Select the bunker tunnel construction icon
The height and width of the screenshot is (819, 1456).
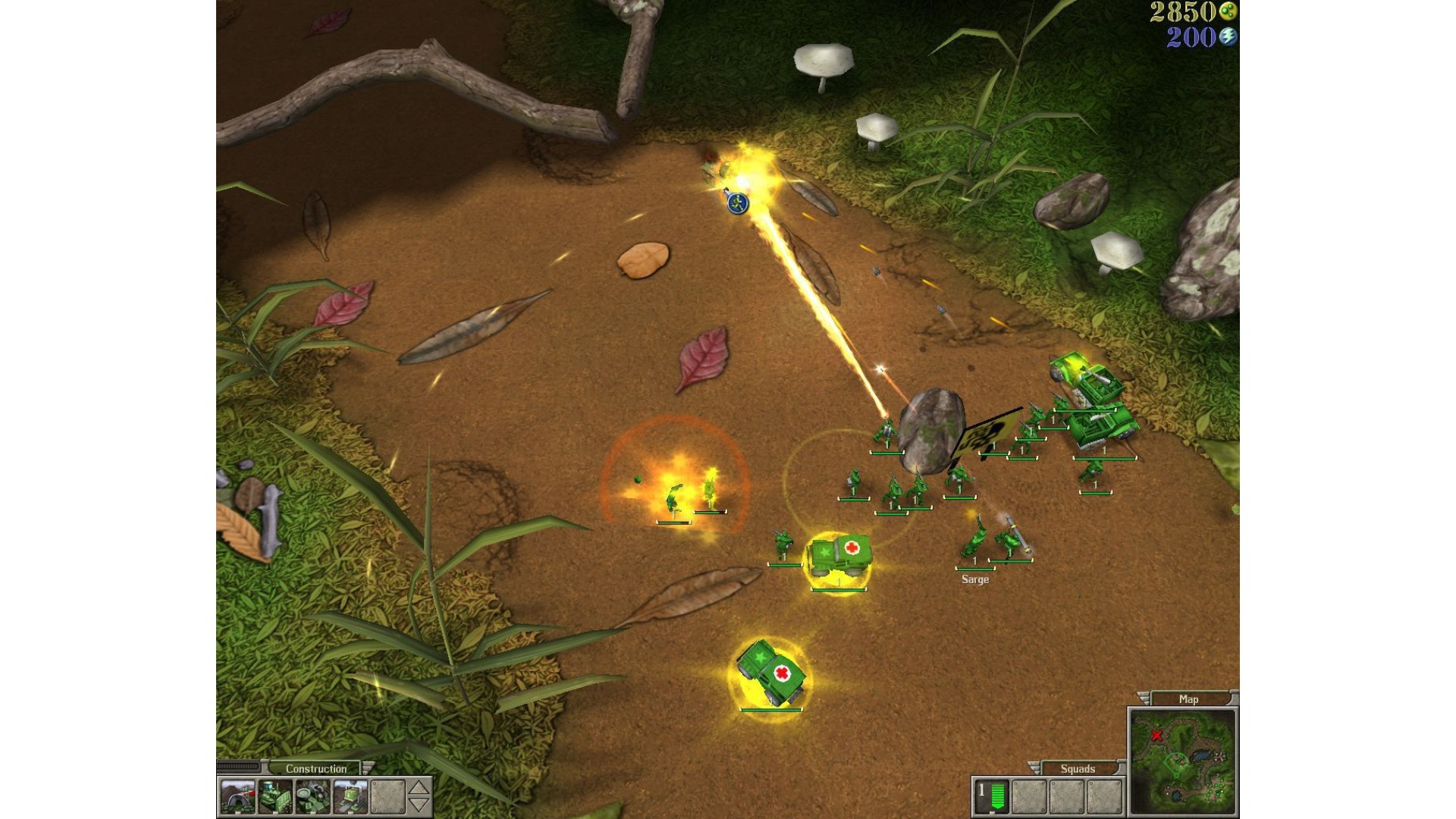tap(237, 797)
